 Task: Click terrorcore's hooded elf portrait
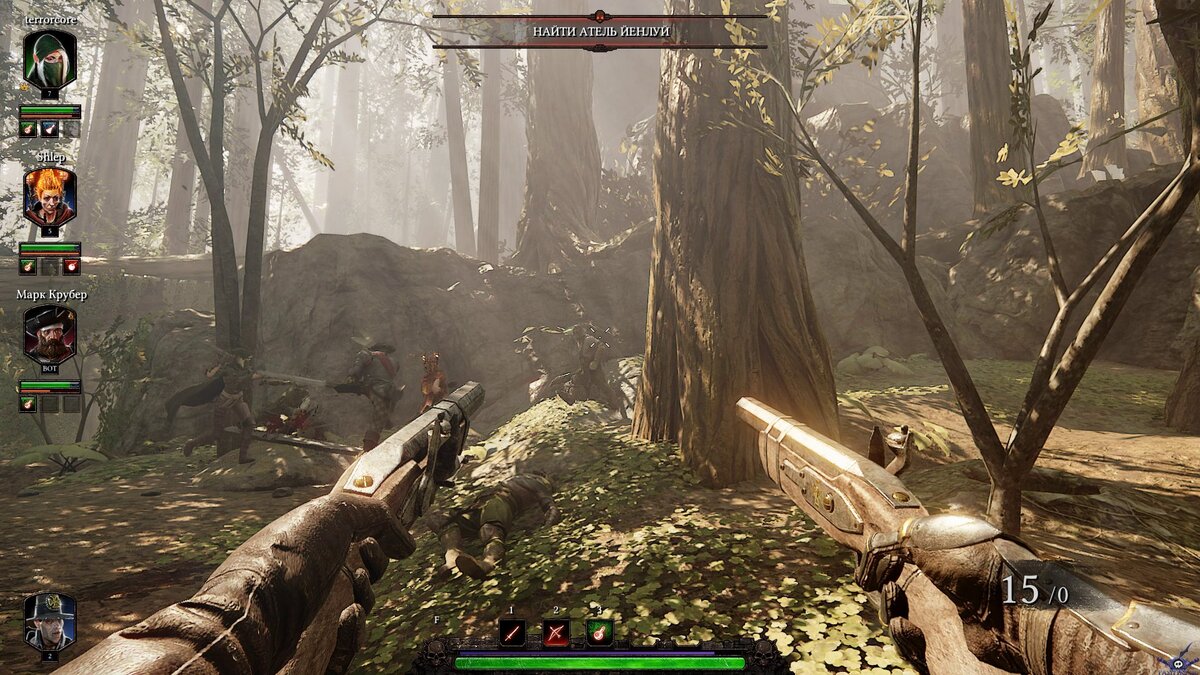click(50, 59)
